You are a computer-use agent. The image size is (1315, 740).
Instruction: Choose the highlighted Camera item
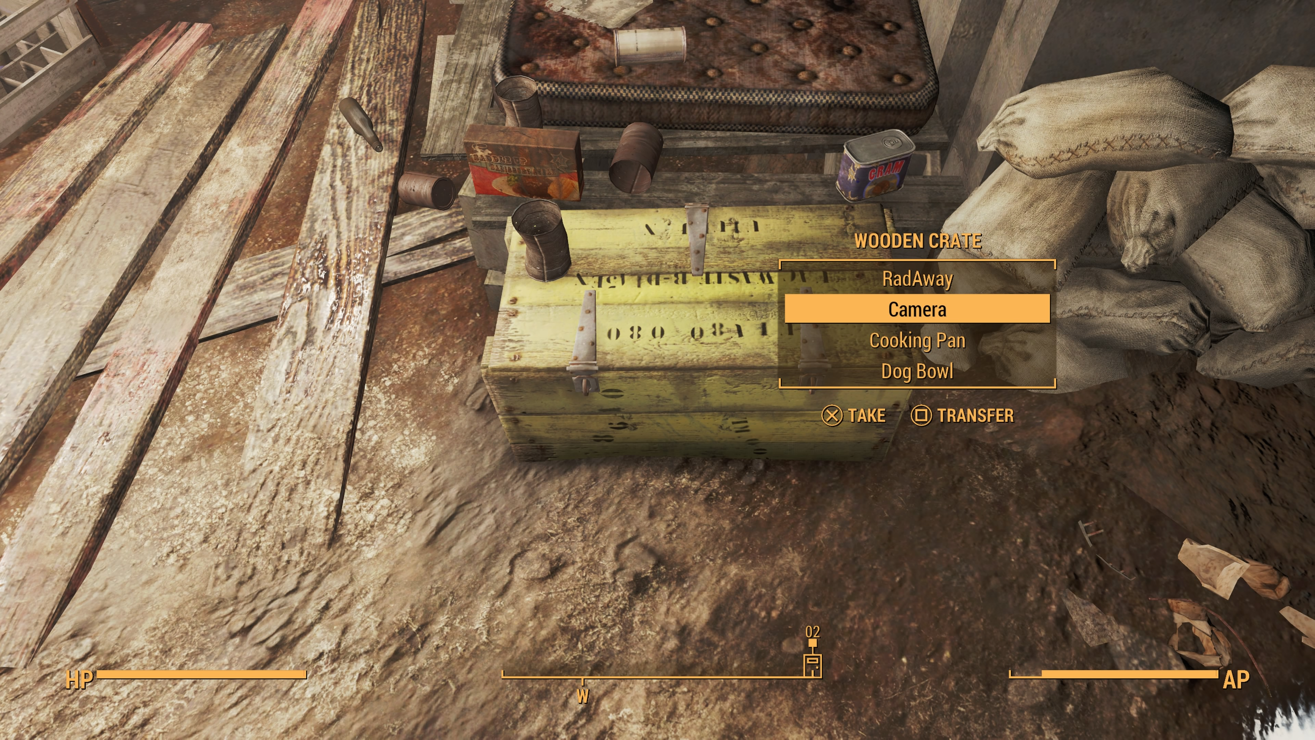pos(917,309)
